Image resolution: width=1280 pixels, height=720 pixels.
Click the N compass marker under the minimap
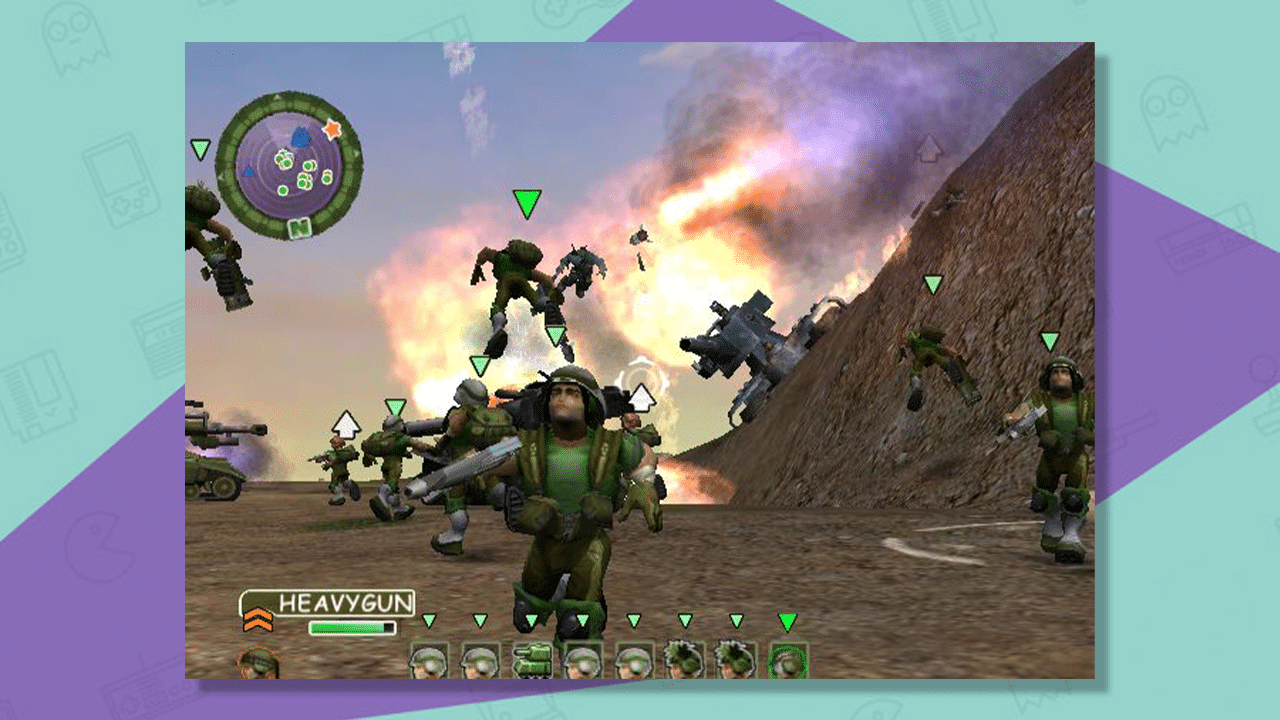coord(299,227)
